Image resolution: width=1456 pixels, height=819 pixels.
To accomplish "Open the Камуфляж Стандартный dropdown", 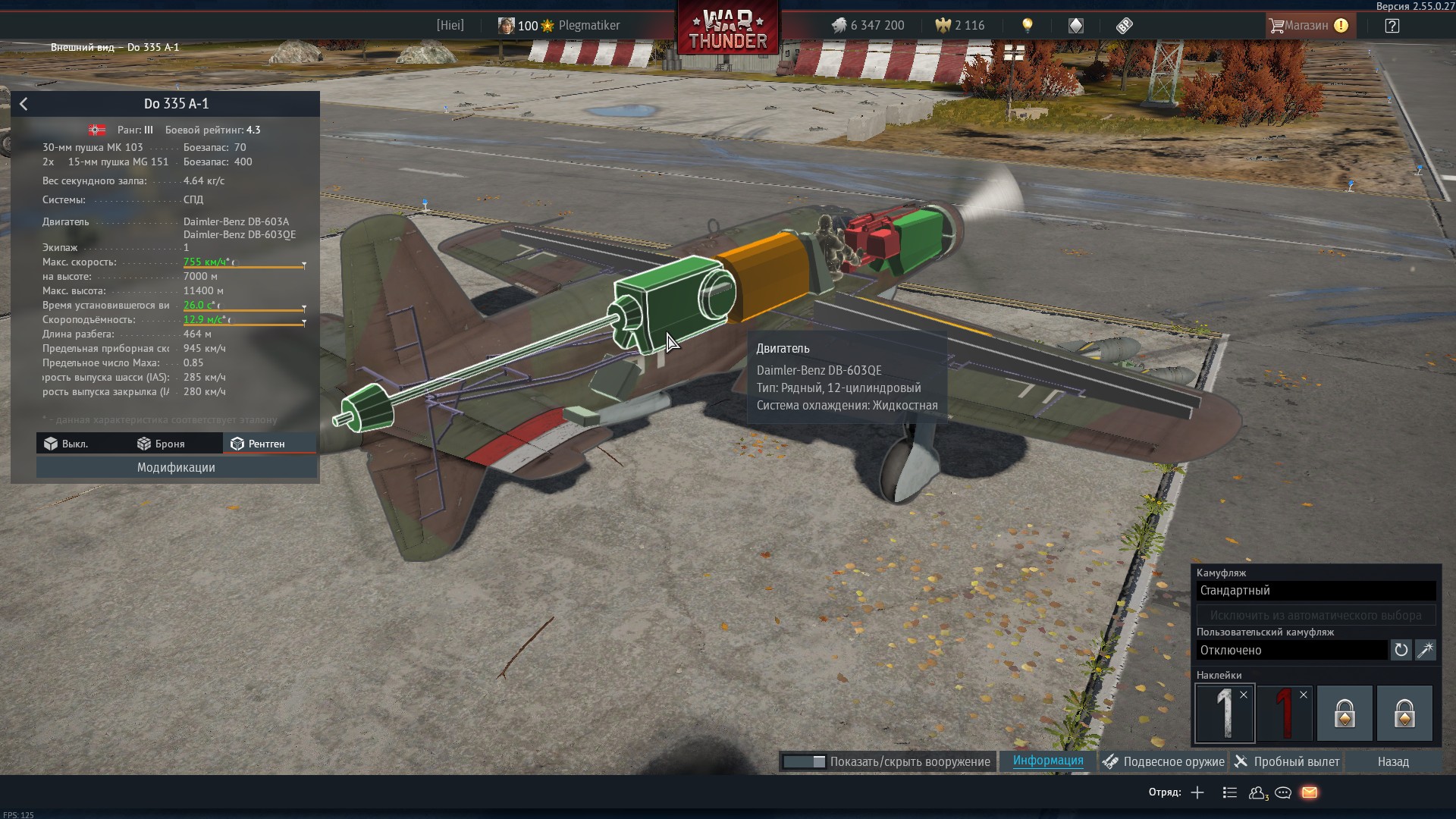I will click(1316, 591).
